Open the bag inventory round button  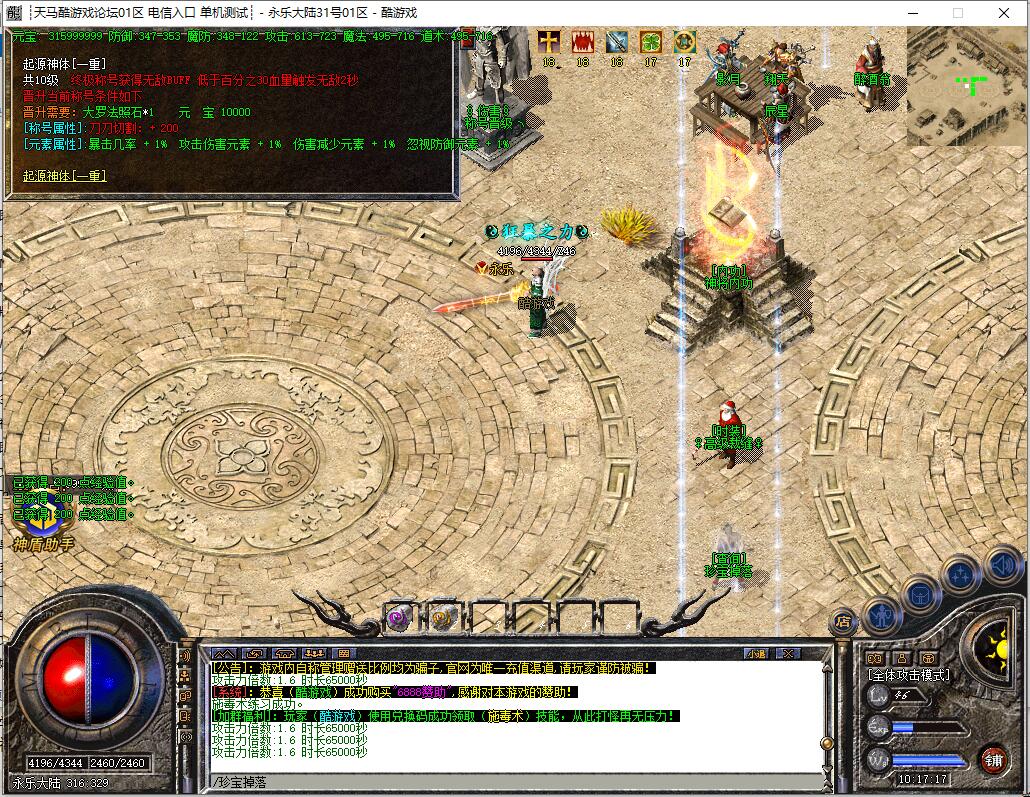(921, 595)
